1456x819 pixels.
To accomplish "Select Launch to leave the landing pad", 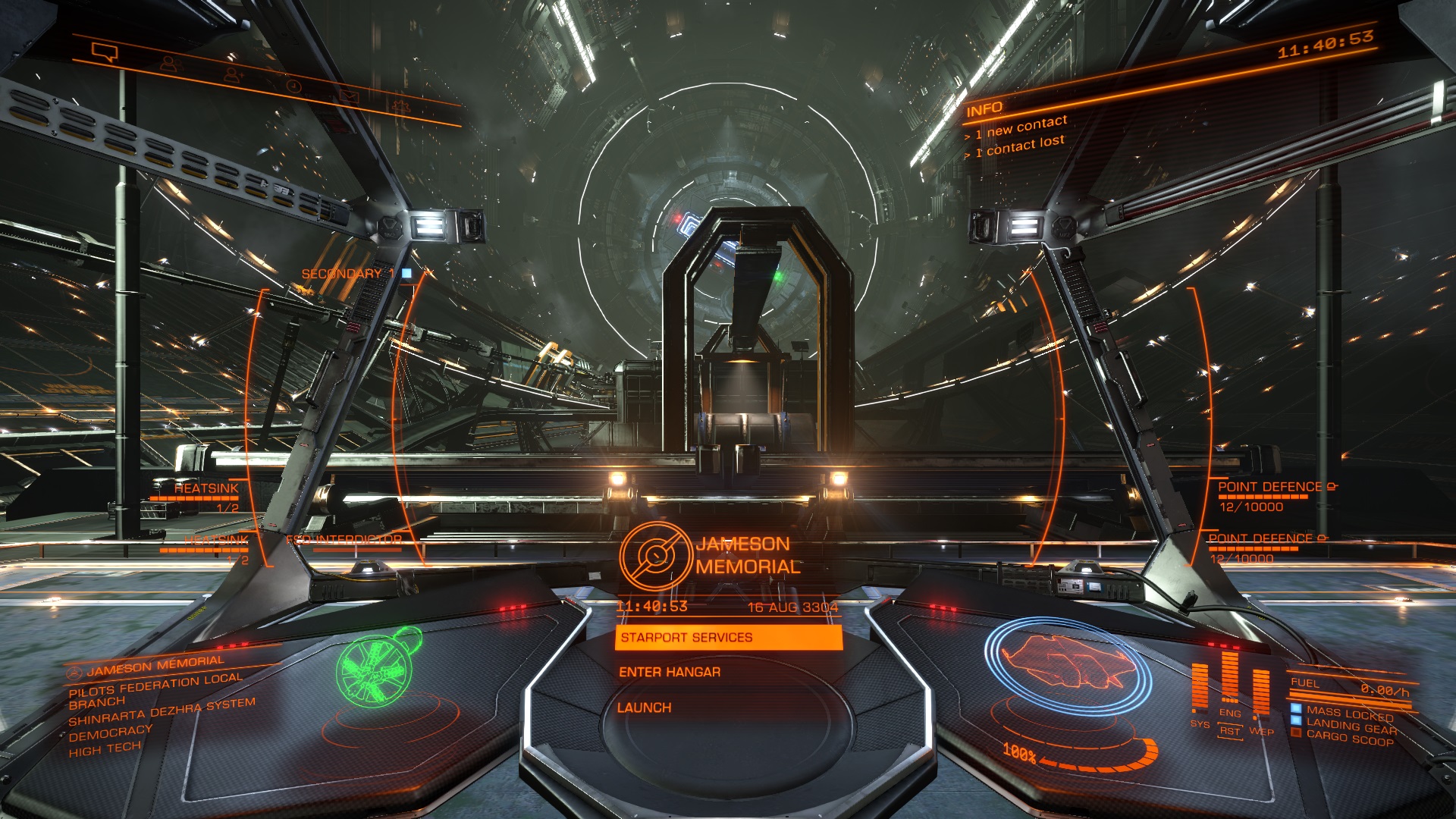I will (644, 708).
